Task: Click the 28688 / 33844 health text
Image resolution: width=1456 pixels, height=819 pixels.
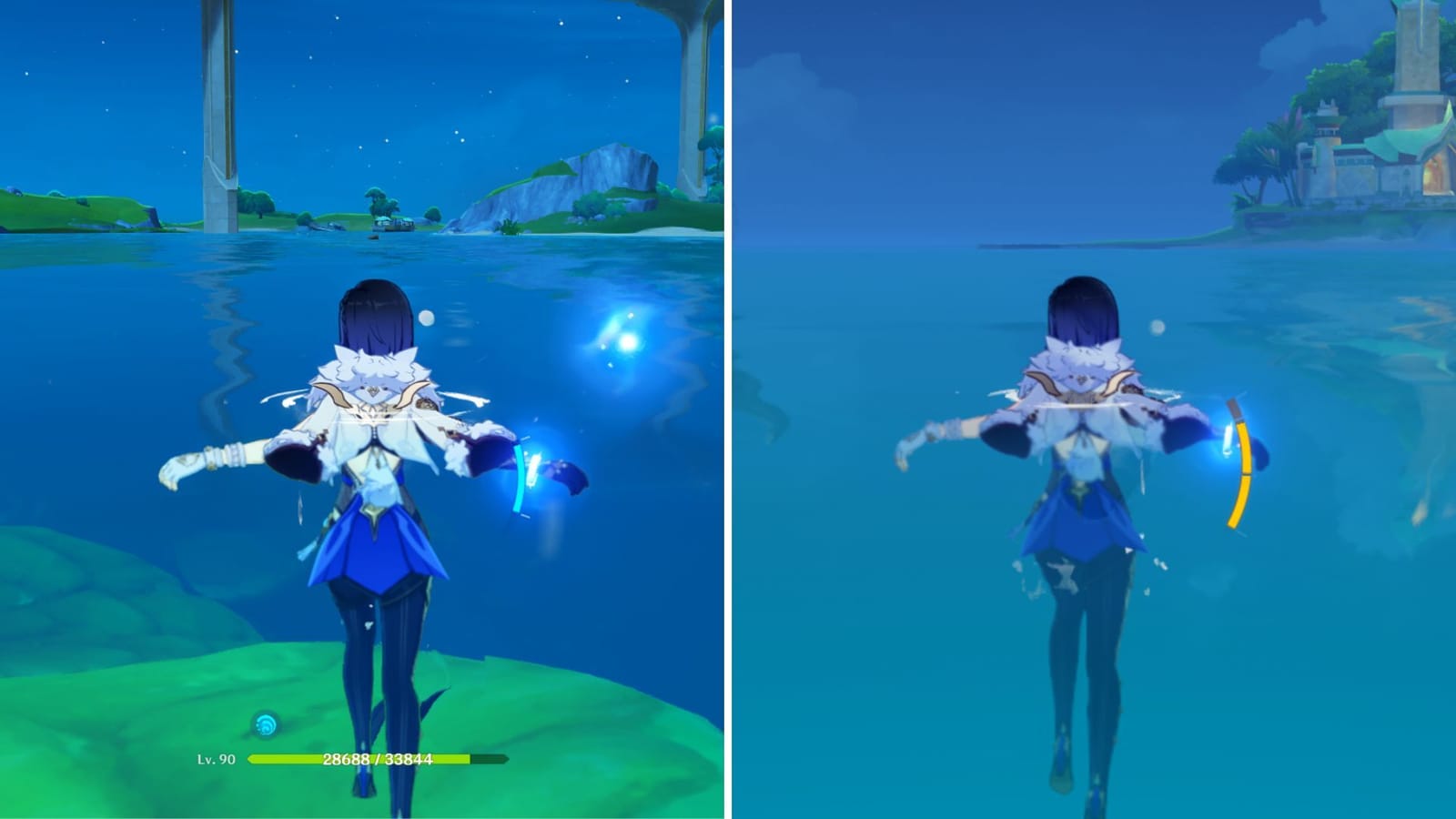Action: [x=379, y=757]
